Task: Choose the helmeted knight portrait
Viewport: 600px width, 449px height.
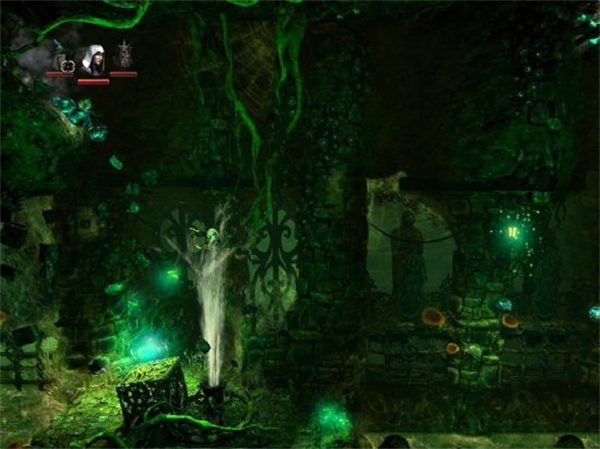Action: point(123,56)
